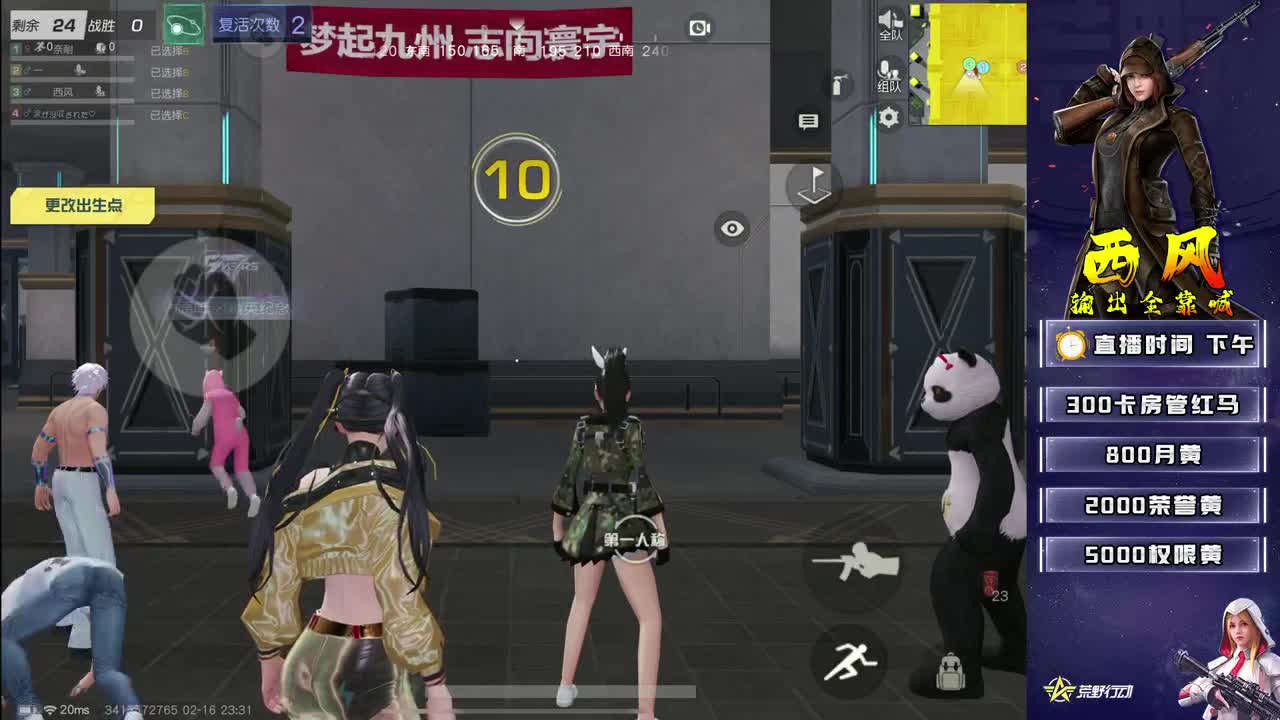Mute teammate 西风's microphone icon

point(100,92)
